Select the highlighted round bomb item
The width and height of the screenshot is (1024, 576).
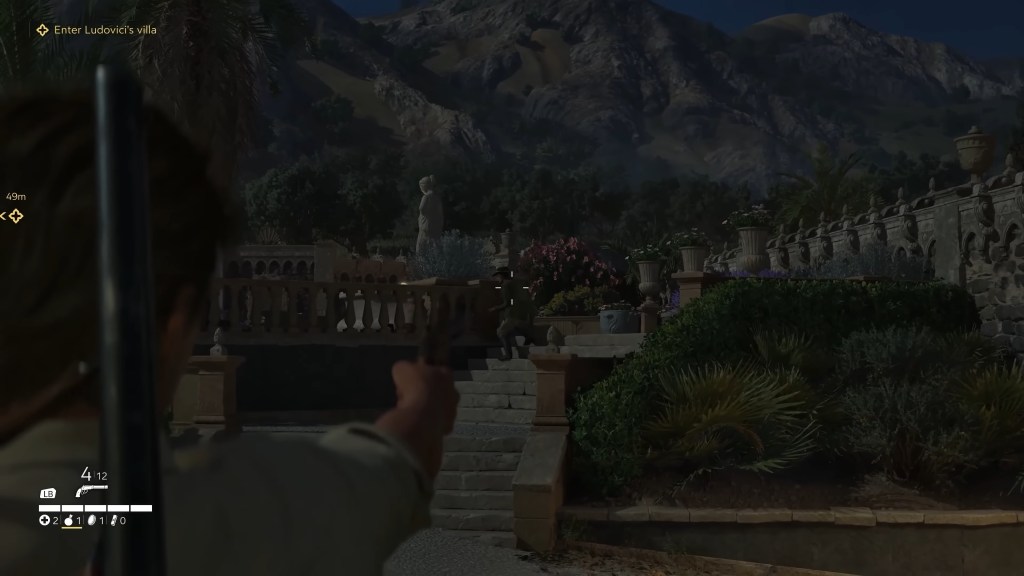click(x=68, y=520)
